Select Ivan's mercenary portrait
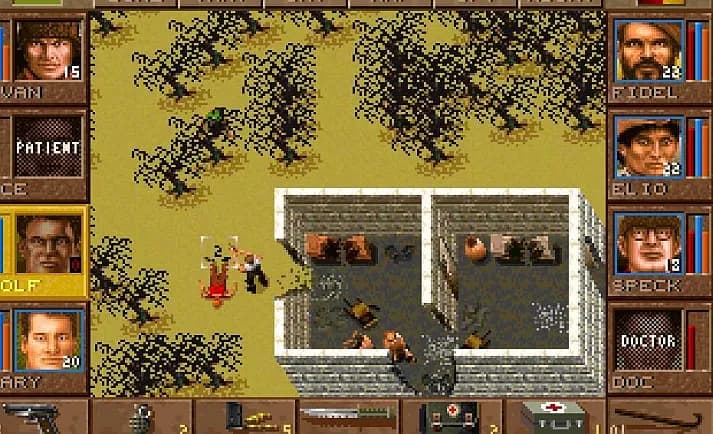The width and height of the screenshot is (713, 434). (x=48, y=48)
